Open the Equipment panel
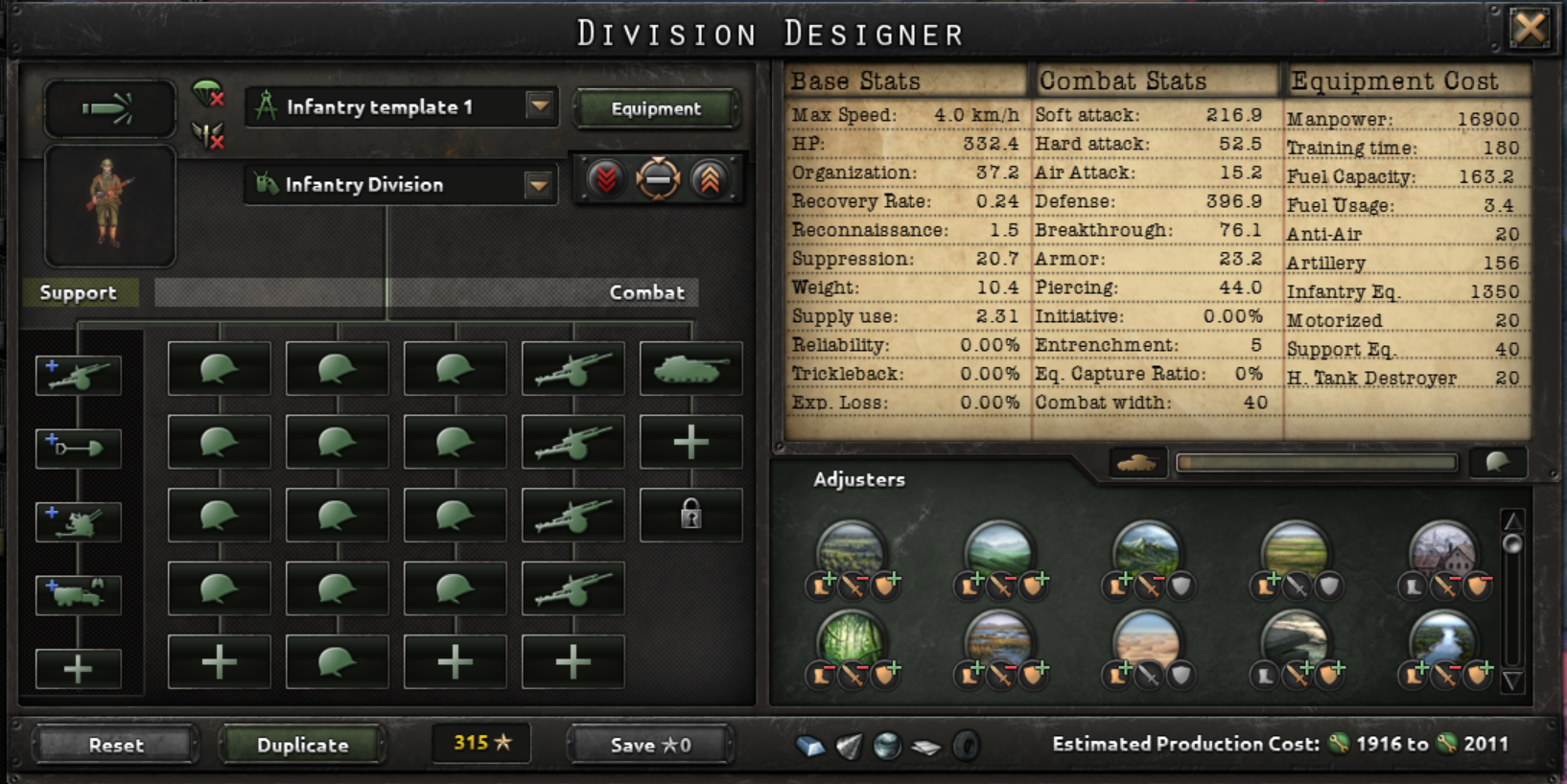Viewport: 1567px width, 784px height. [x=656, y=108]
